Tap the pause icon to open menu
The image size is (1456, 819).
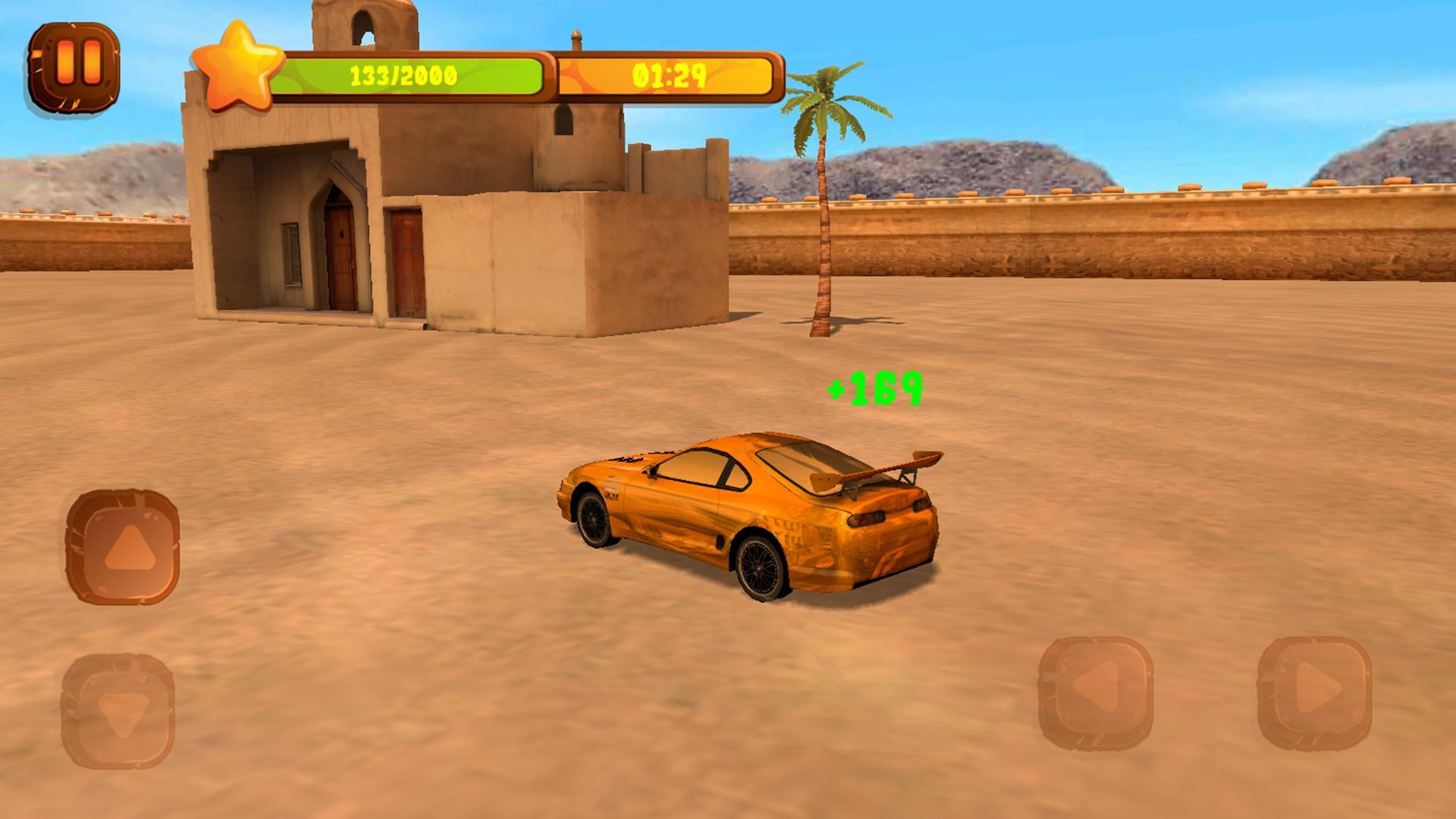[x=74, y=68]
